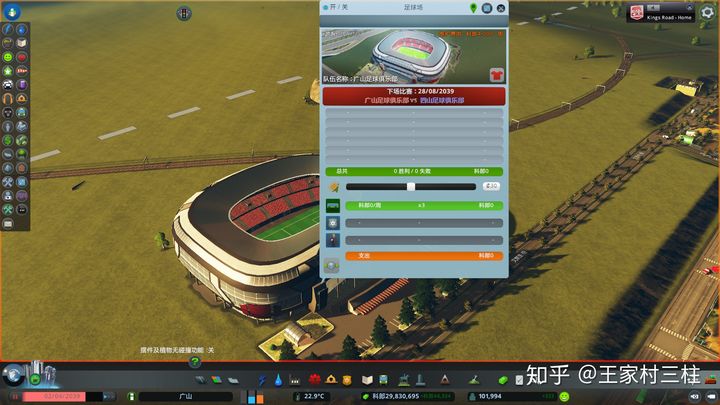720x405 pixels.
Task: Toggle the stadium on/off switch
Action: click(327, 7)
